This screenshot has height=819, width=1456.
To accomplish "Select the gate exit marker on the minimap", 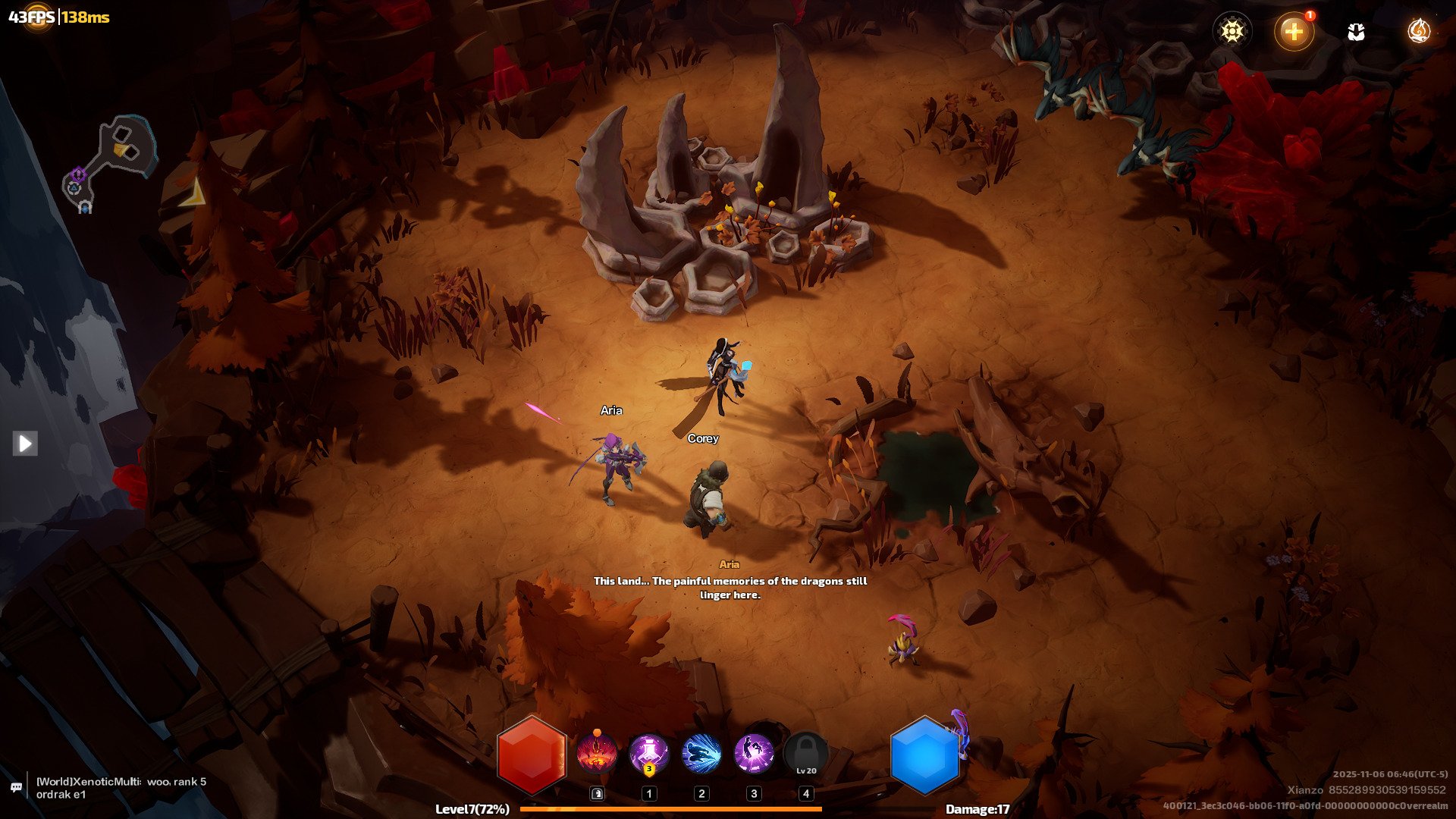I will click(x=85, y=207).
